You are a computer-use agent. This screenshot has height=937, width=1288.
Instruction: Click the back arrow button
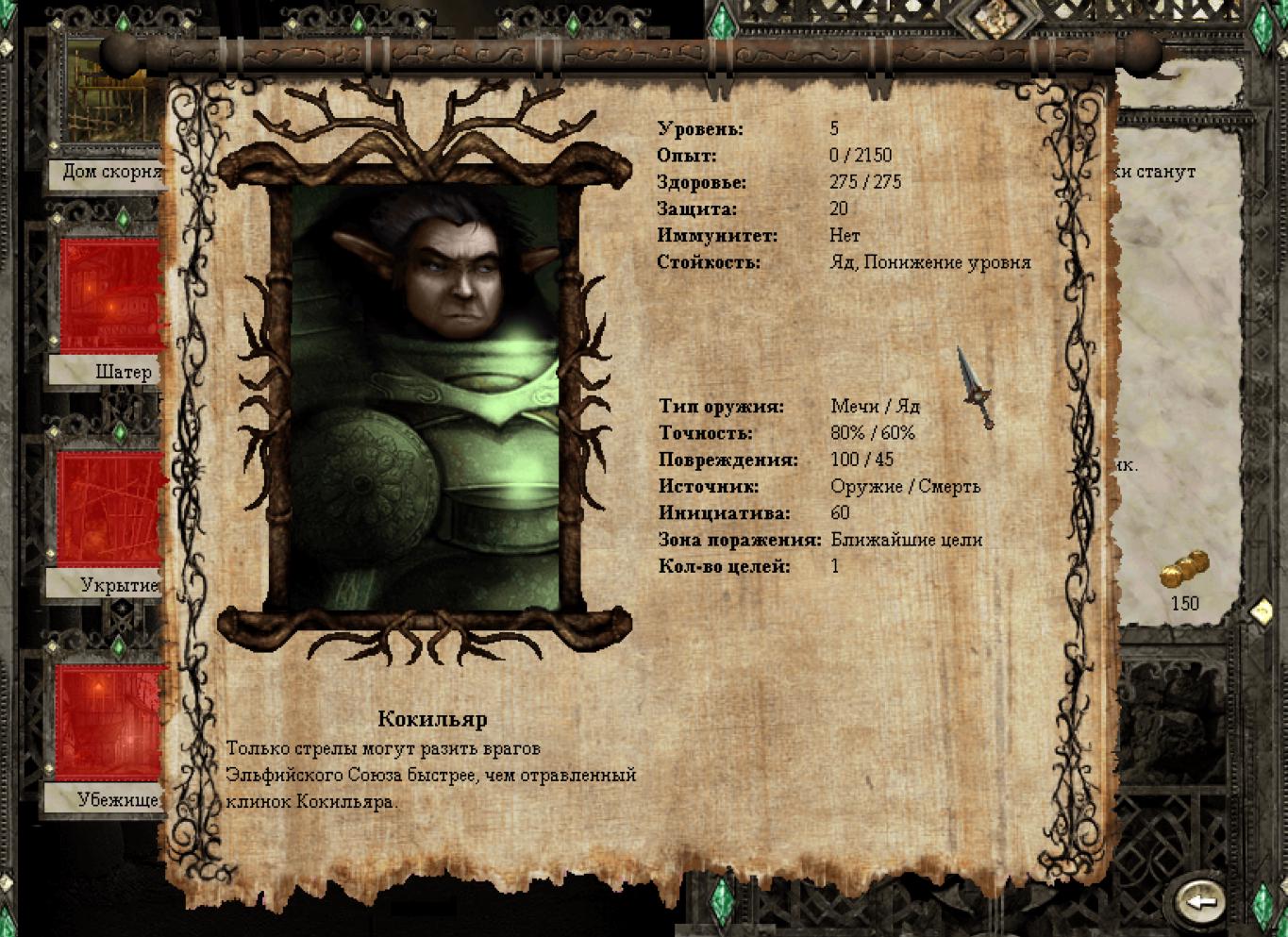pyautogui.click(x=1200, y=901)
